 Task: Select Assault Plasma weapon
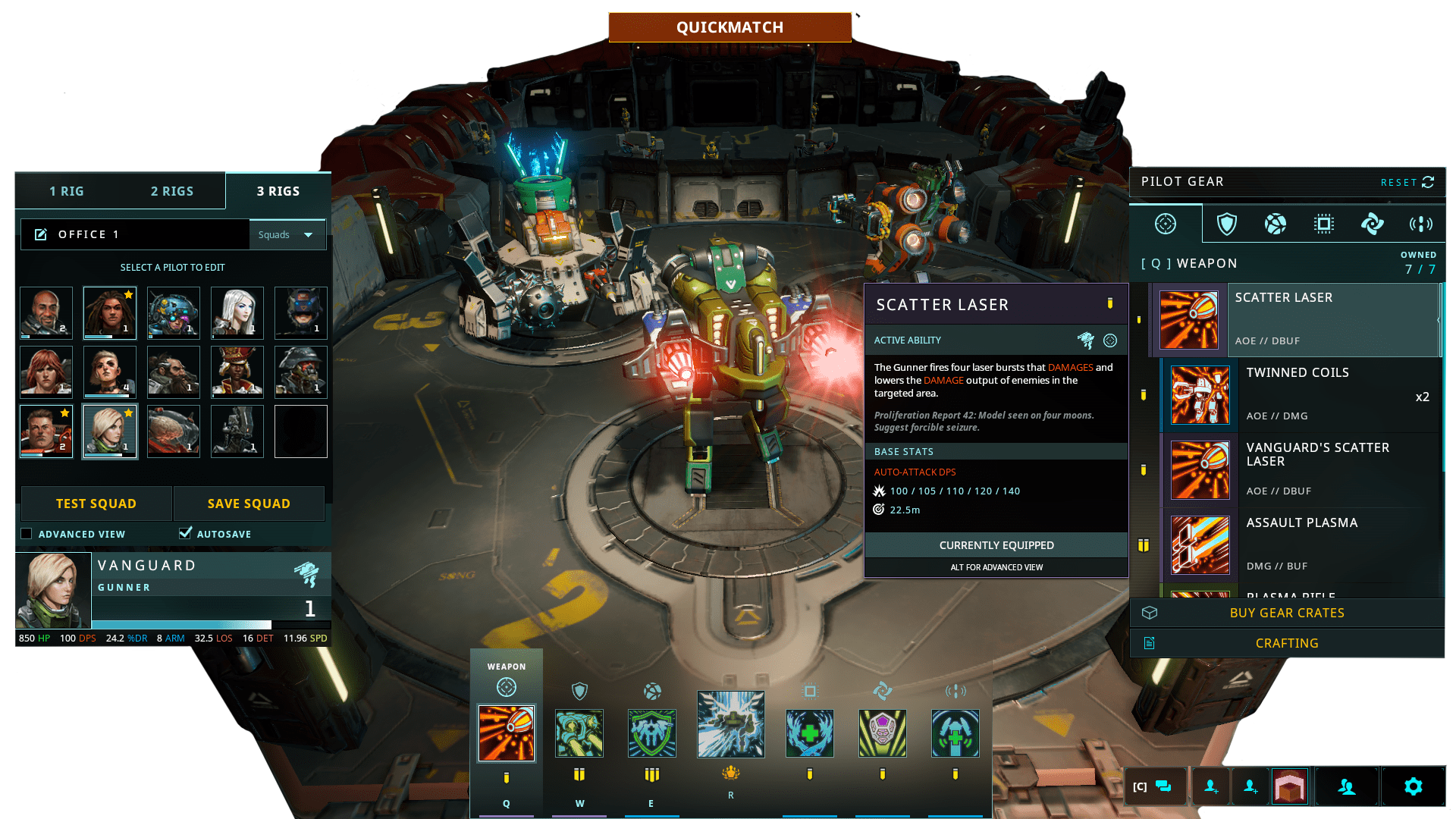[1300, 544]
